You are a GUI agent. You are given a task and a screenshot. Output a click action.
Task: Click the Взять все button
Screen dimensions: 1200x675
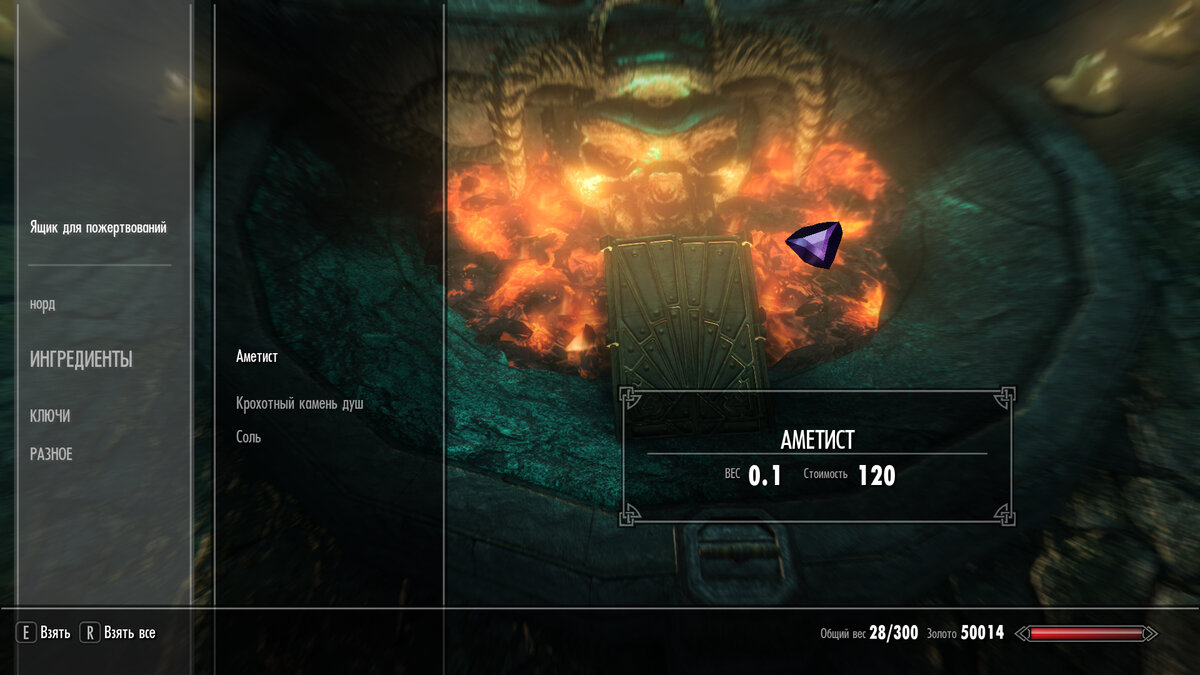tap(119, 633)
